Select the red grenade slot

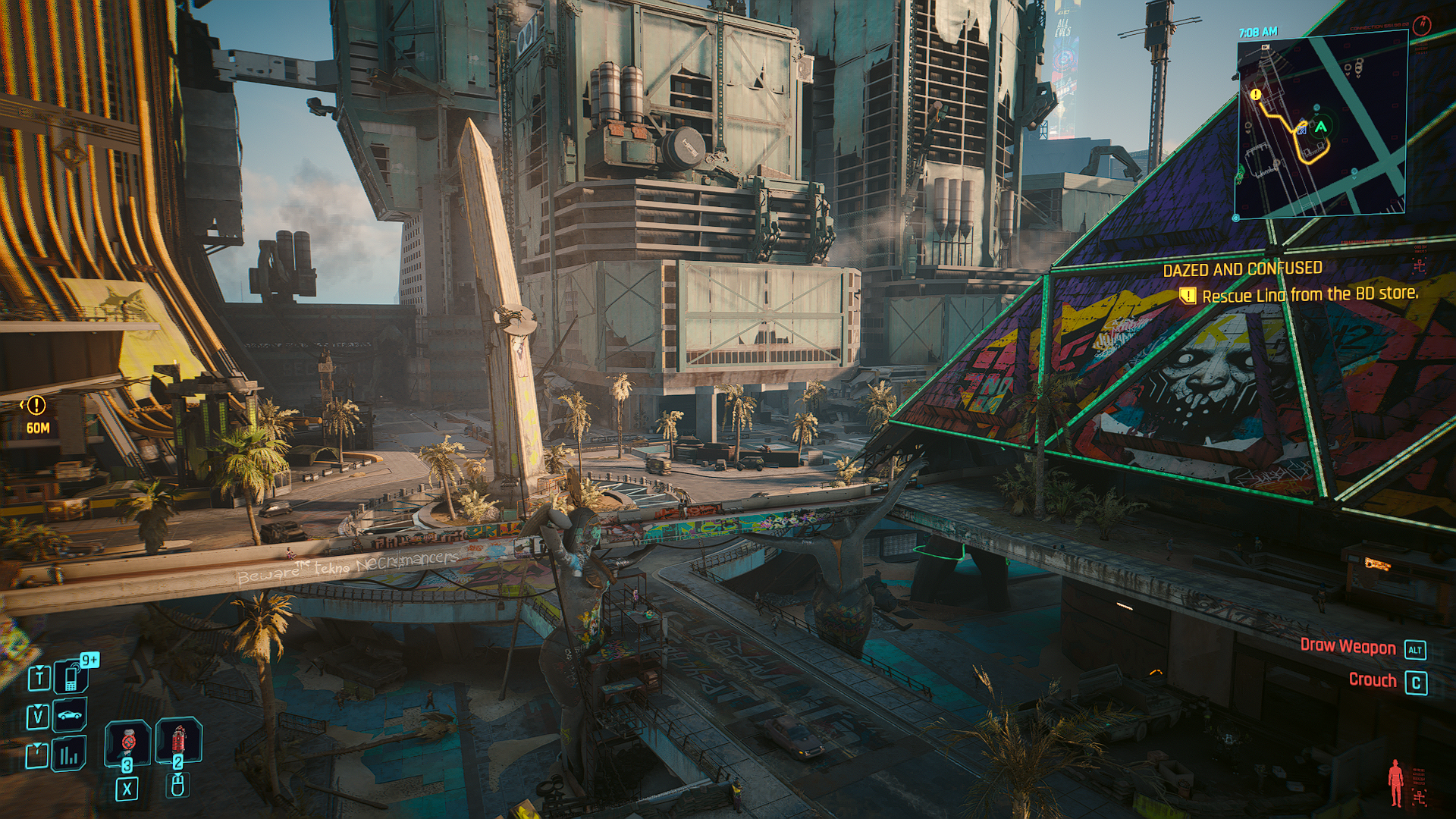178,739
